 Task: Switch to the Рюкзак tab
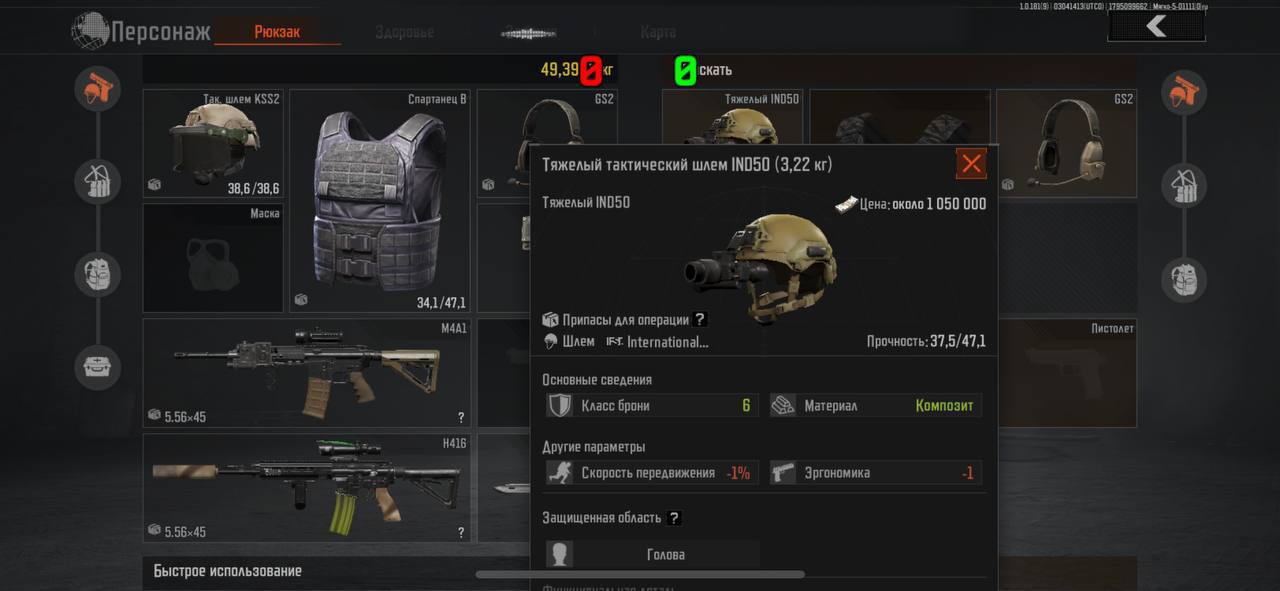click(277, 32)
